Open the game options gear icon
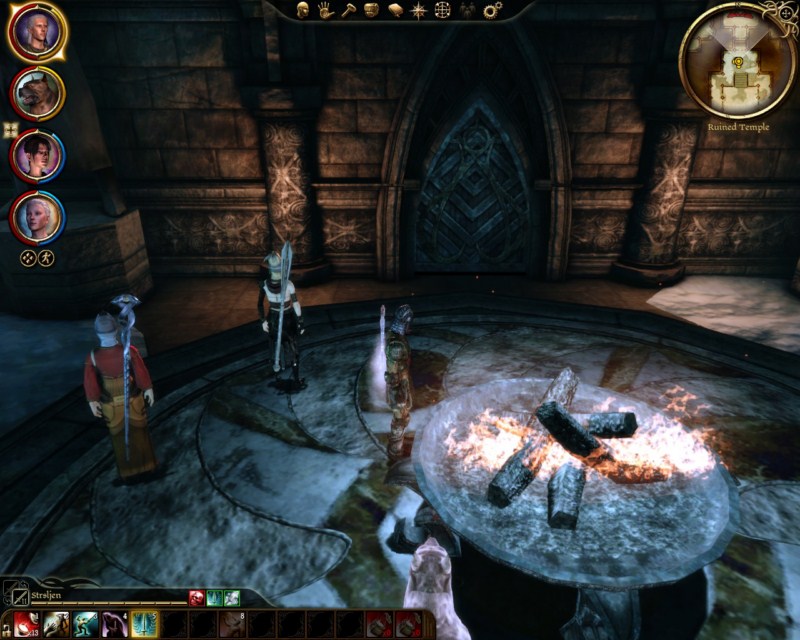This screenshot has height=640, width=800. (x=491, y=10)
